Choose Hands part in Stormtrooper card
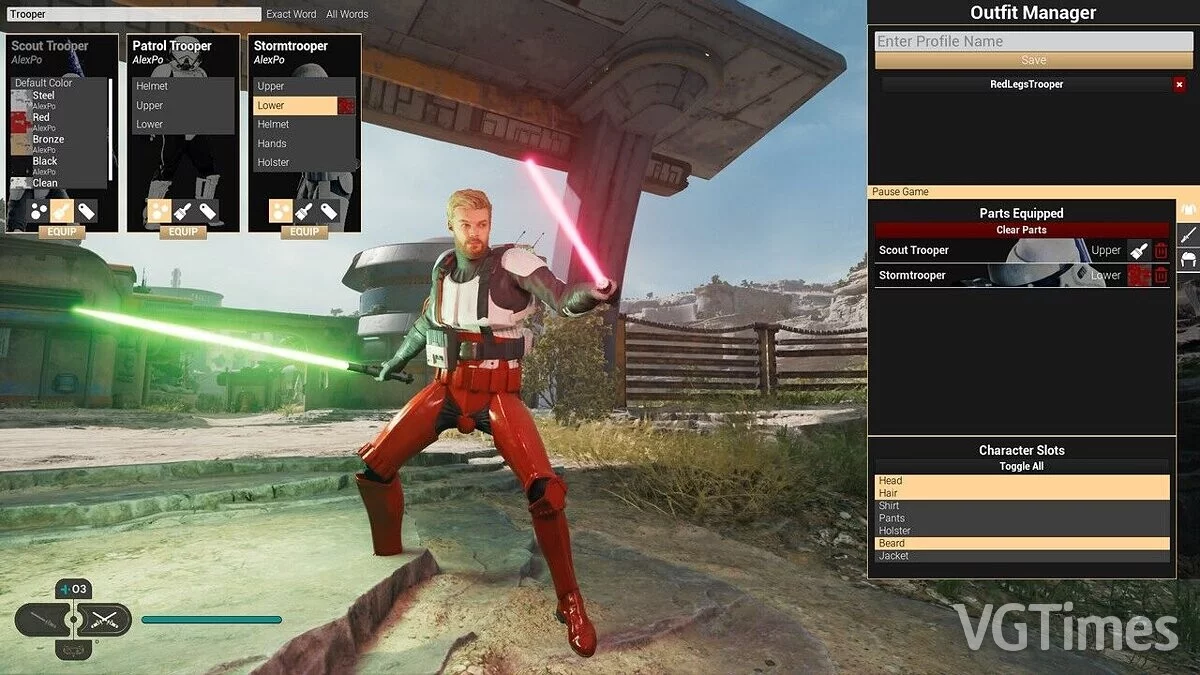The width and height of the screenshot is (1200, 675). click(x=272, y=143)
